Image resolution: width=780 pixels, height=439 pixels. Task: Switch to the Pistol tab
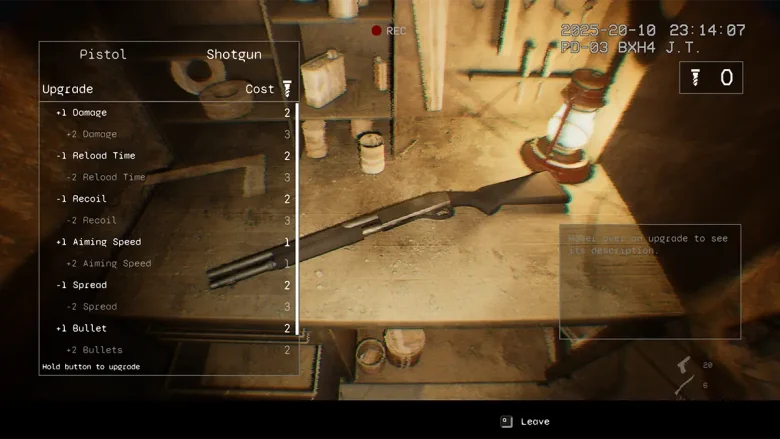point(103,54)
